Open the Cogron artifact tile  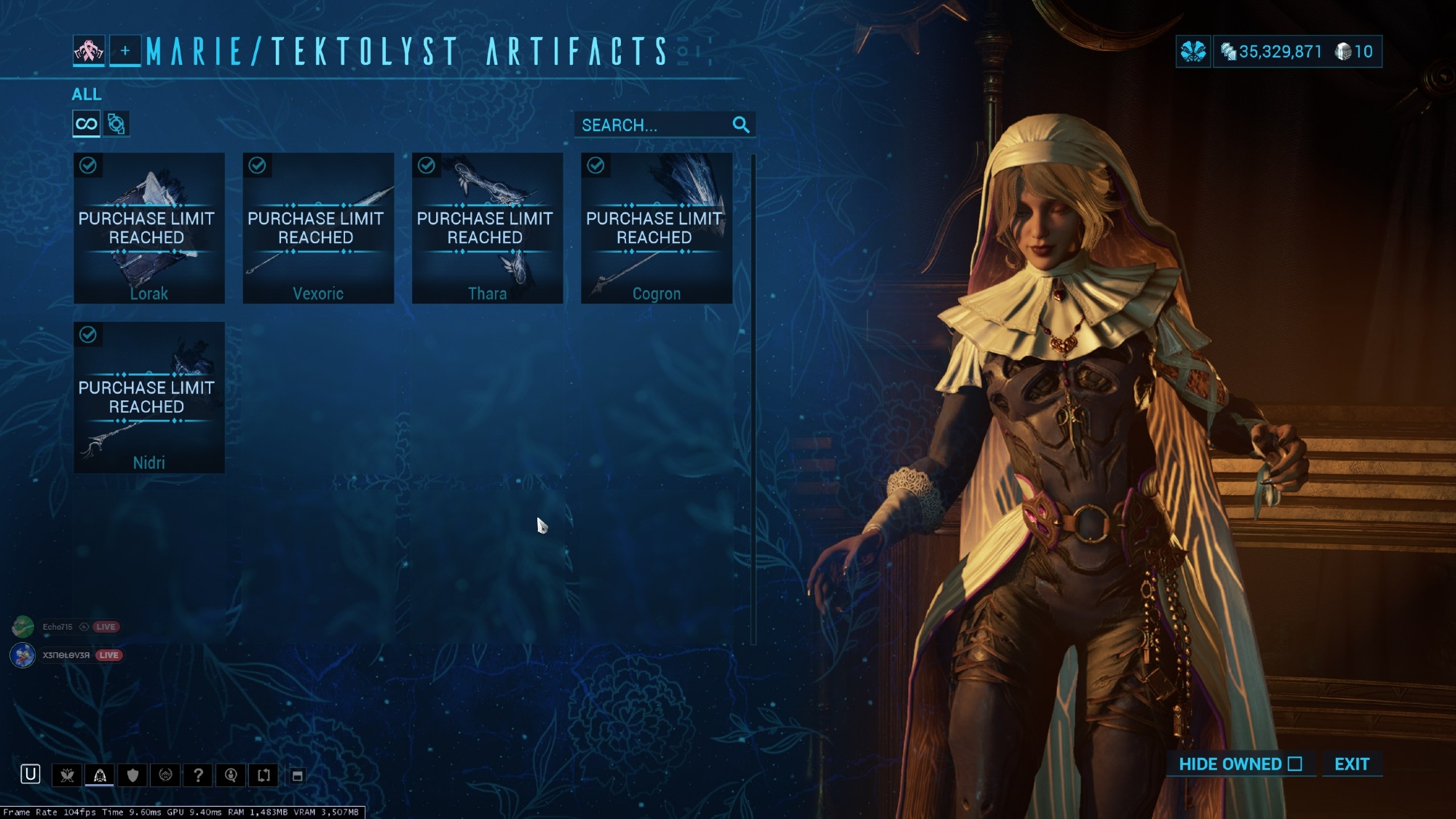tap(656, 228)
